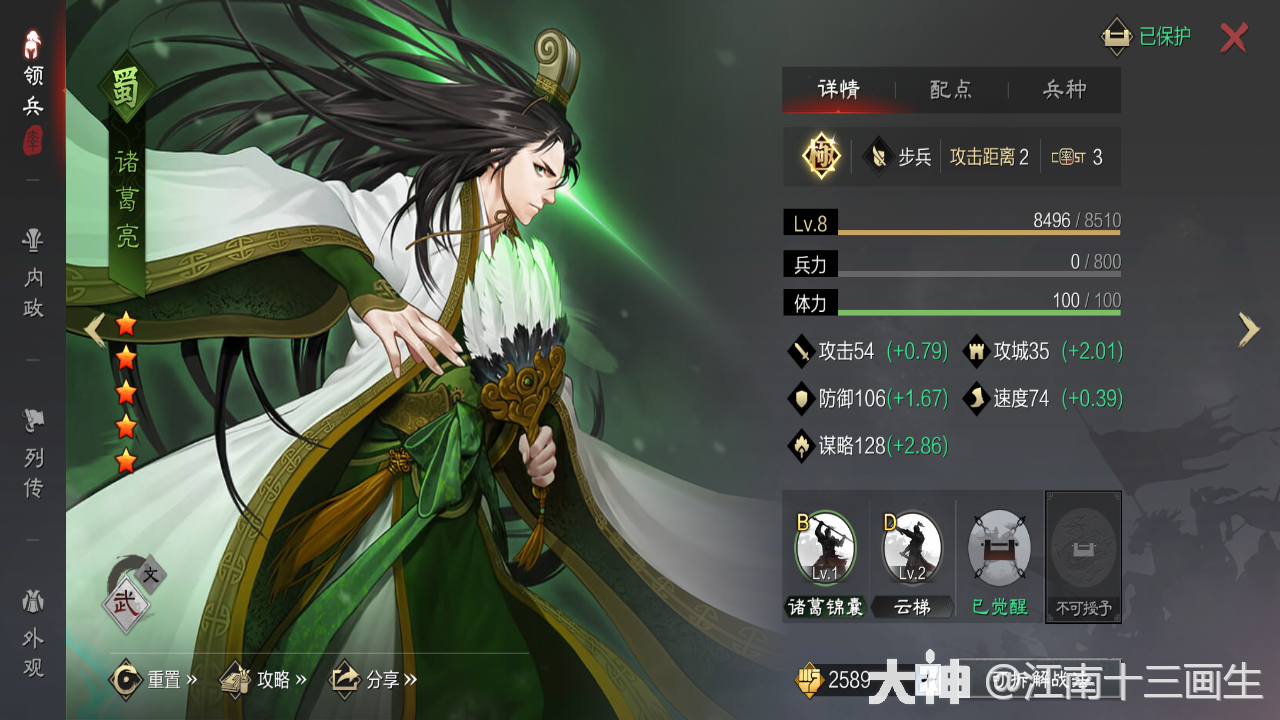This screenshot has height=720, width=1280.
Task: Switch to the 配点 tab
Action: coord(951,90)
